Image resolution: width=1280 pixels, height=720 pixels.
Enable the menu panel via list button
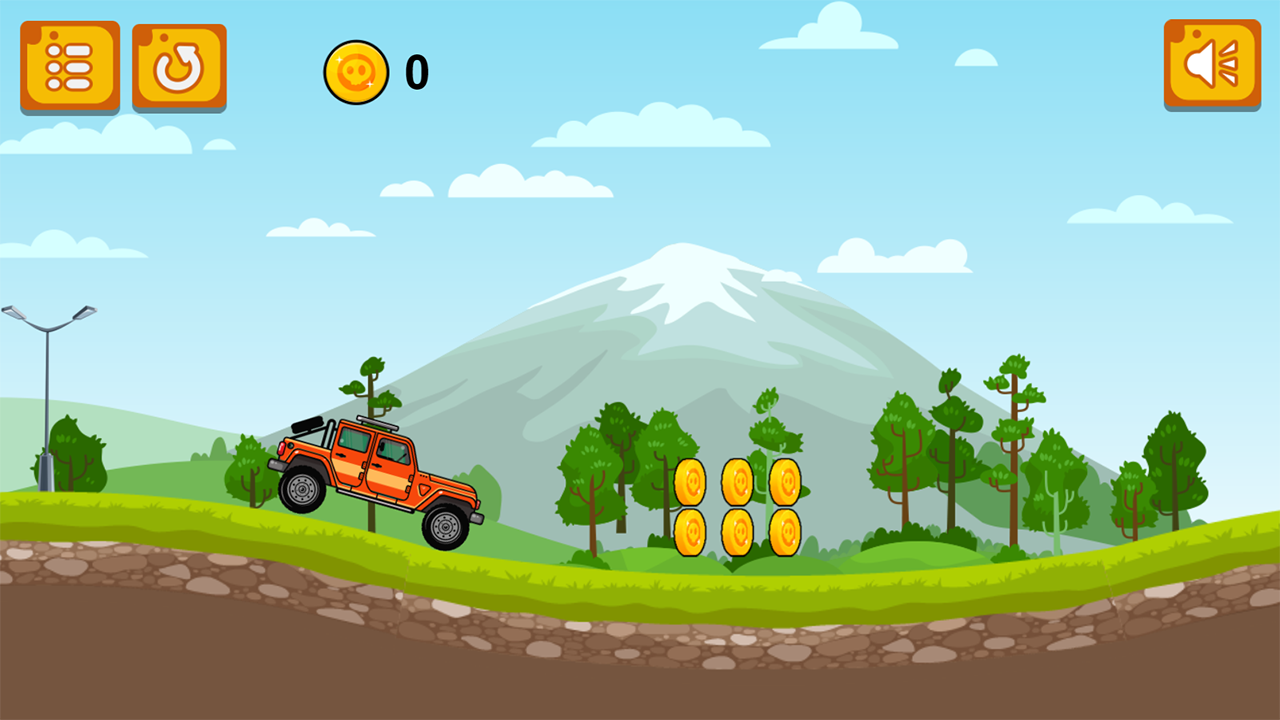click(x=69, y=66)
